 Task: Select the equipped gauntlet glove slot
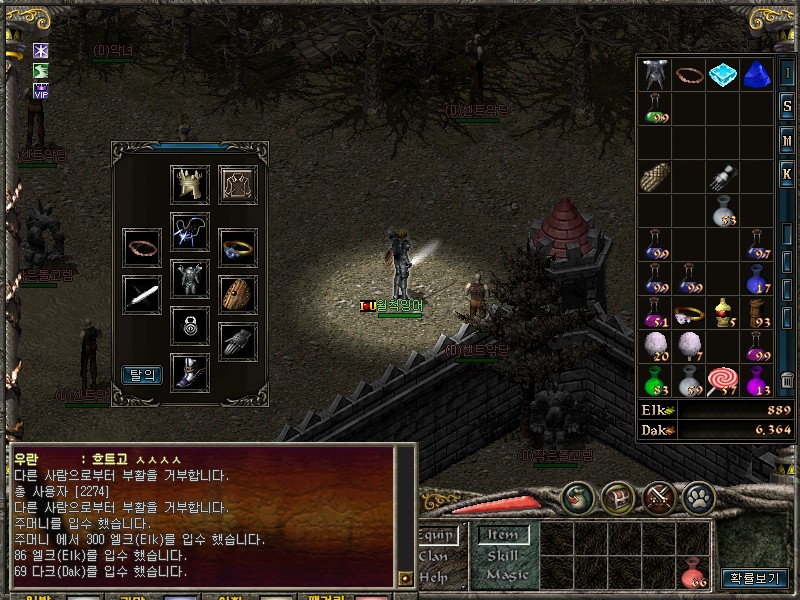point(238,342)
